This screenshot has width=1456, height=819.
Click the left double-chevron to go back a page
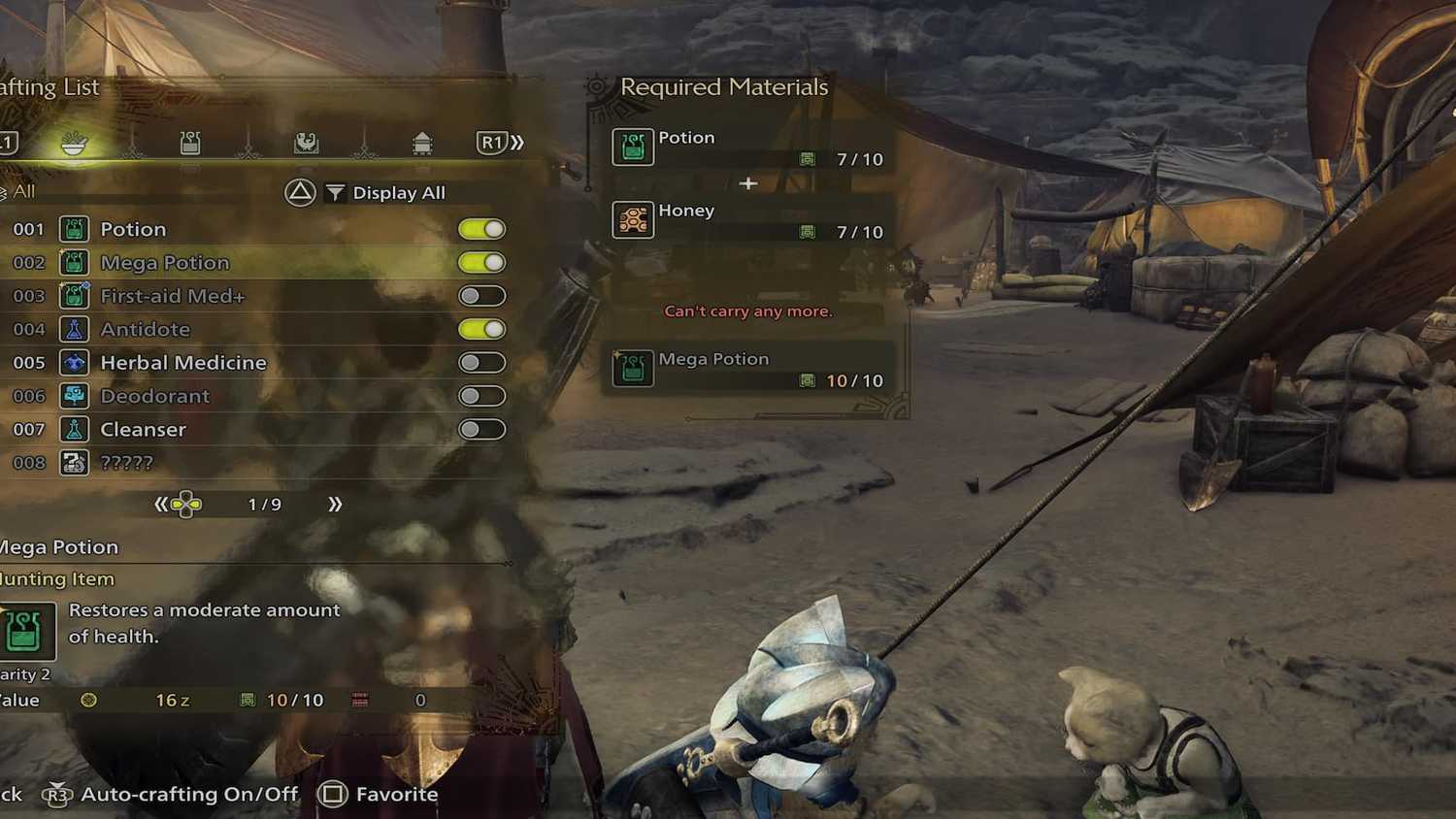pyautogui.click(x=160, y=504)
